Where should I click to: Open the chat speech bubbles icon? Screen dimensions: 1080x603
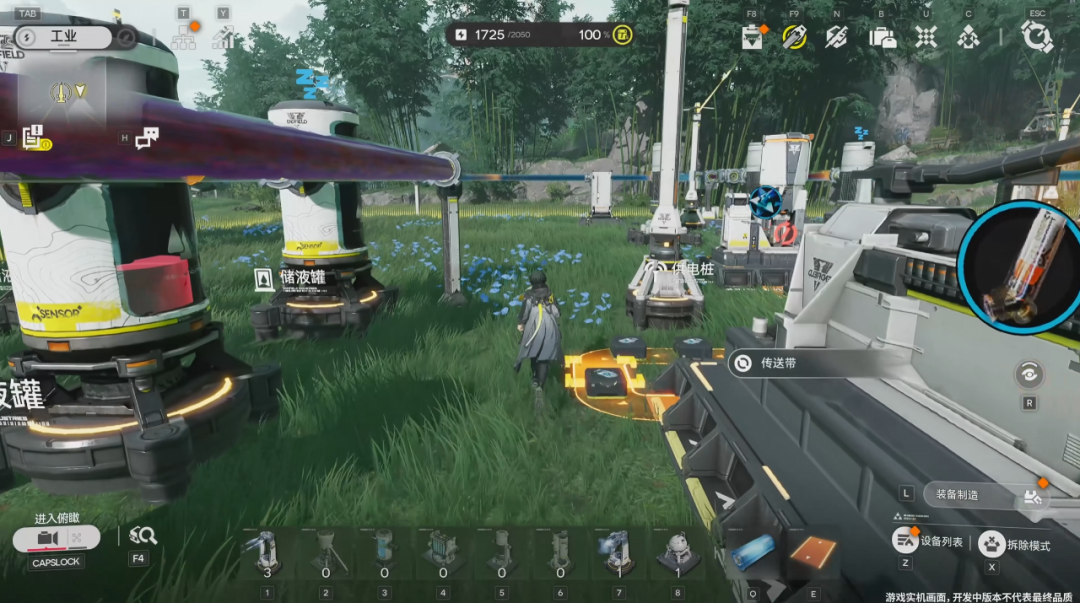coord(147,138)
